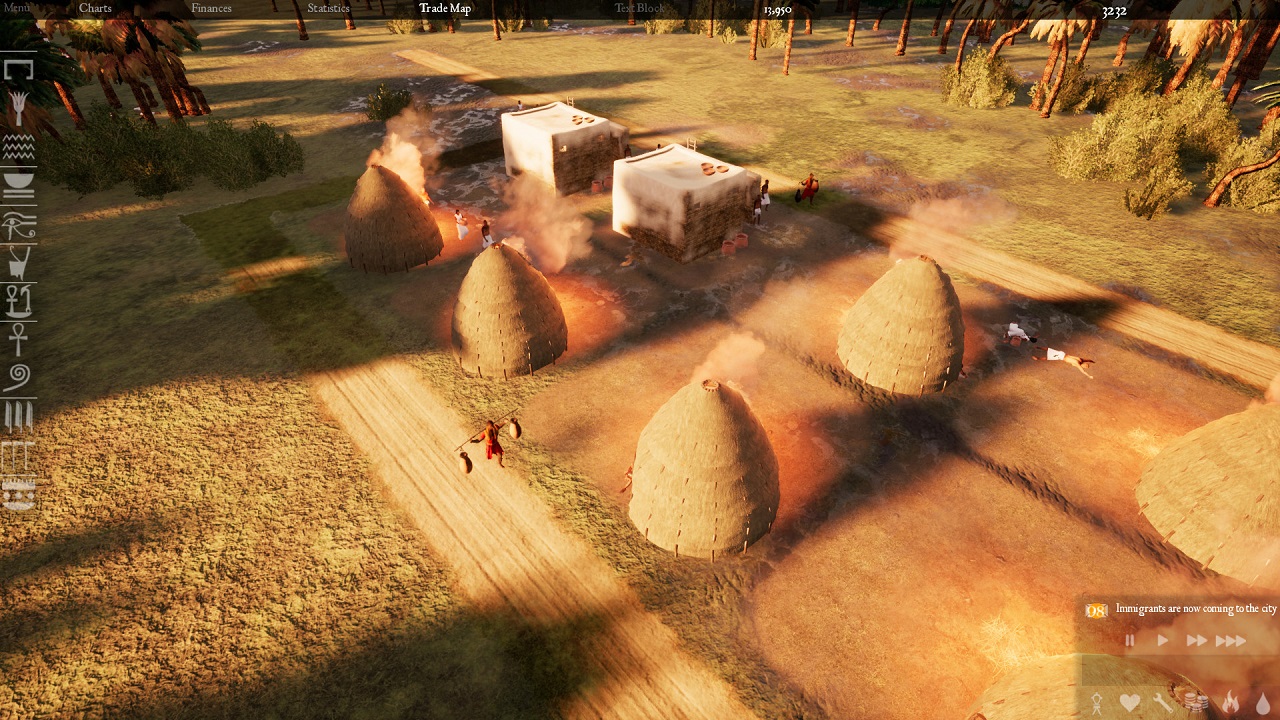Toggle the water drop overlay icon
1280x720 pixels.
[1263, 703]
